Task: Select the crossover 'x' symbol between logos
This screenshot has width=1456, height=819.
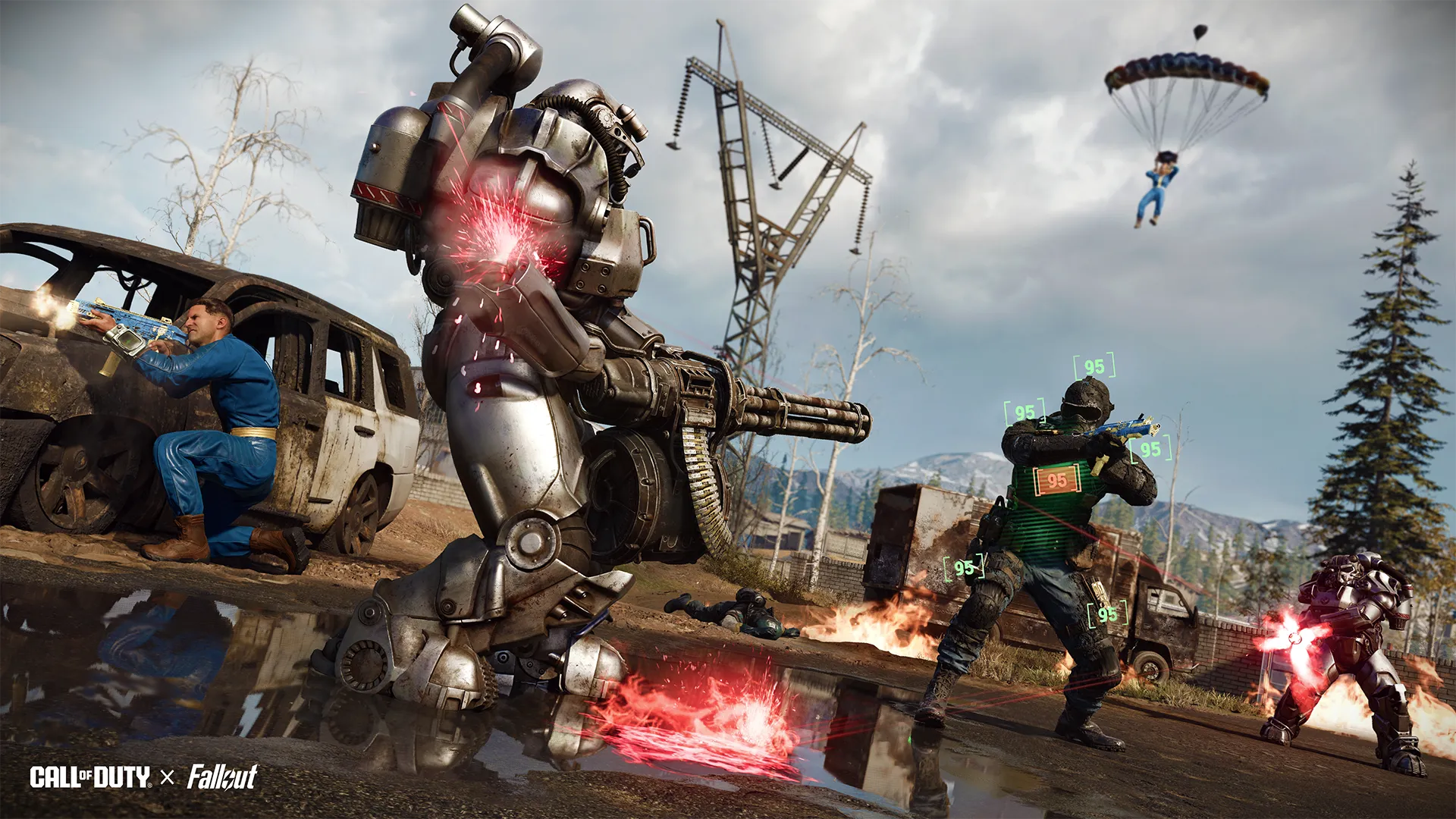Action: [x=168, y=778]
